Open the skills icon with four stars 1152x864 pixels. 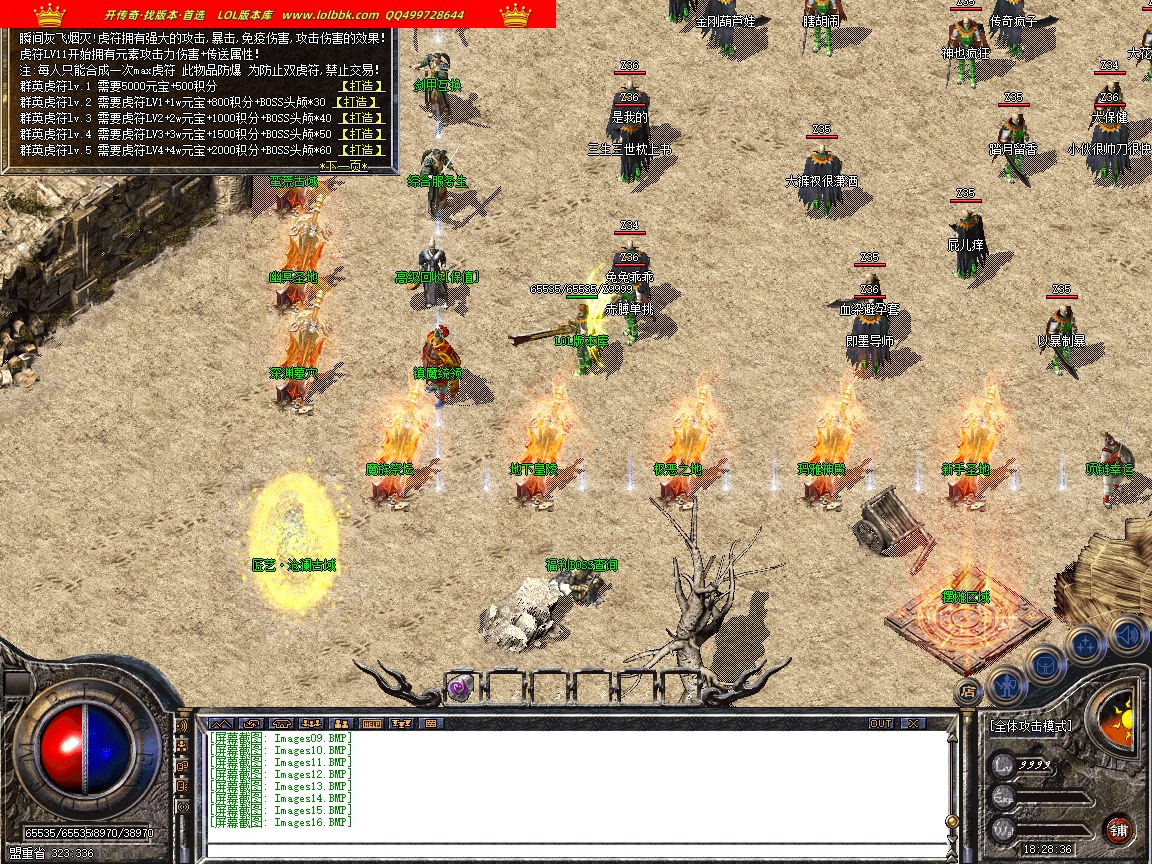click(x=1085, y=644)
